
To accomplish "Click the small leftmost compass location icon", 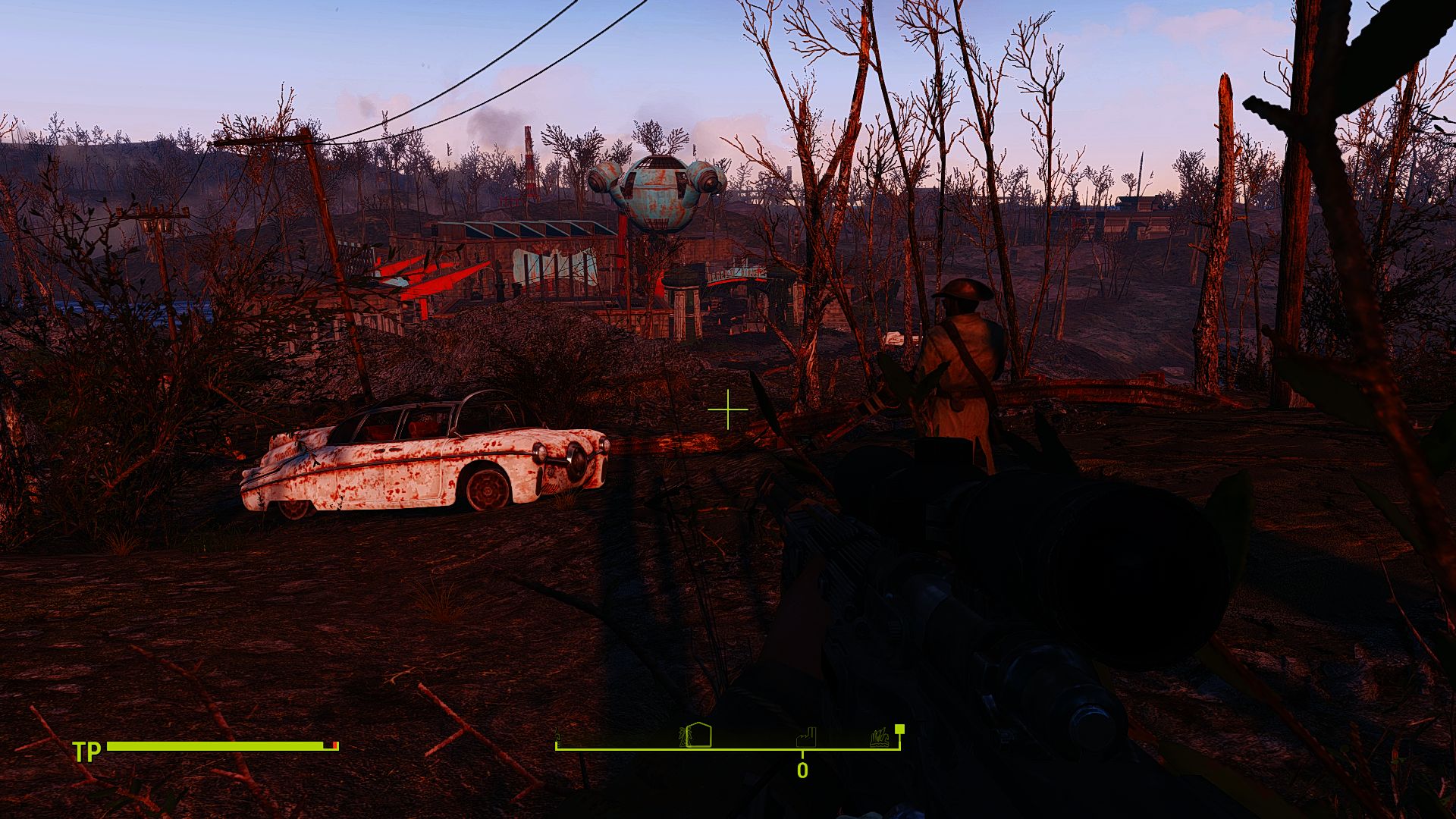I will (x=558, y=739).
